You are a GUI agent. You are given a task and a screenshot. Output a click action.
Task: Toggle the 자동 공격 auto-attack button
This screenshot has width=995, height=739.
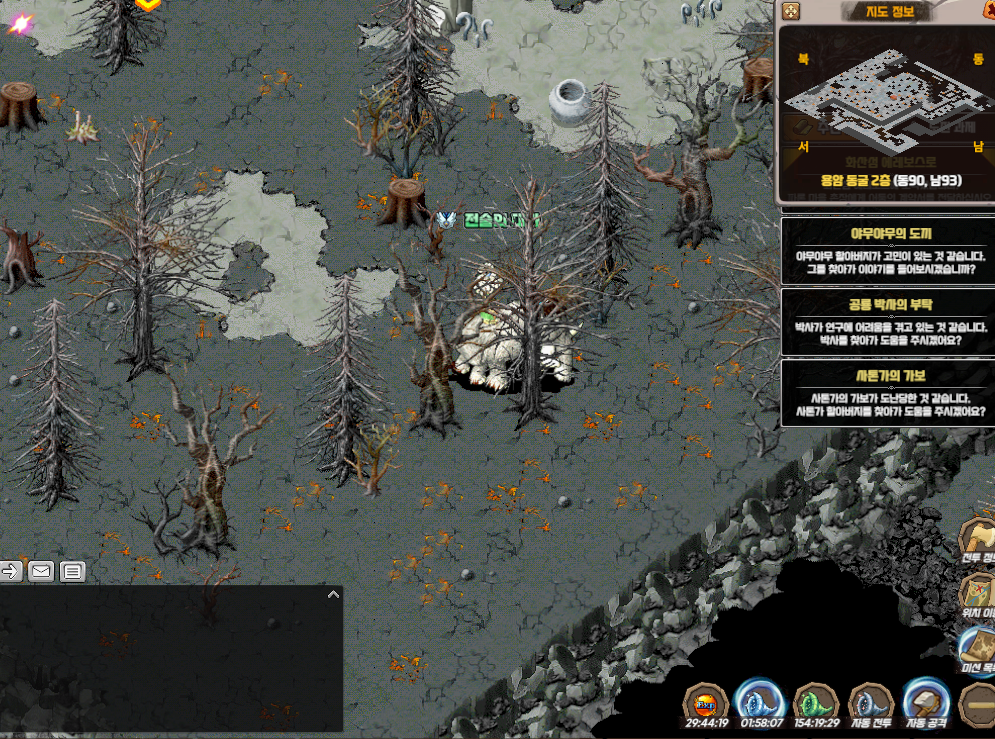click(925, 703)
